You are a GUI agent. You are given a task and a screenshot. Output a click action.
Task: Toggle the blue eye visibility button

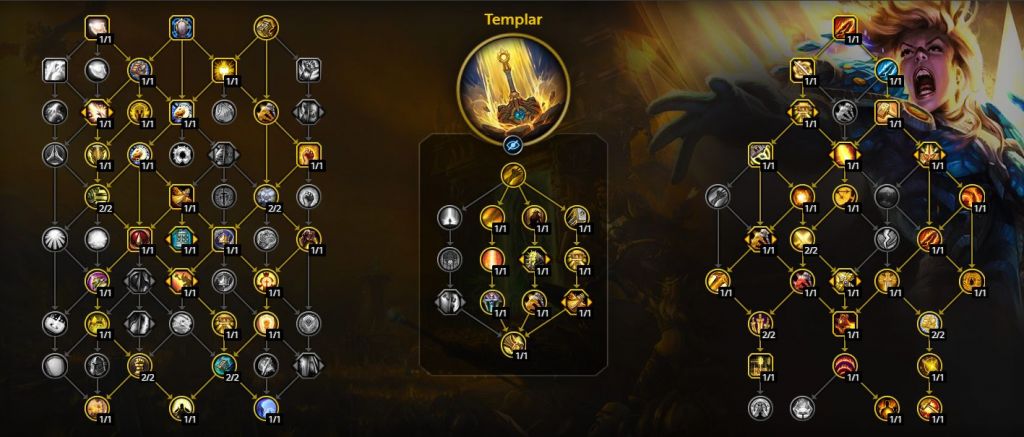coord(512,146)
